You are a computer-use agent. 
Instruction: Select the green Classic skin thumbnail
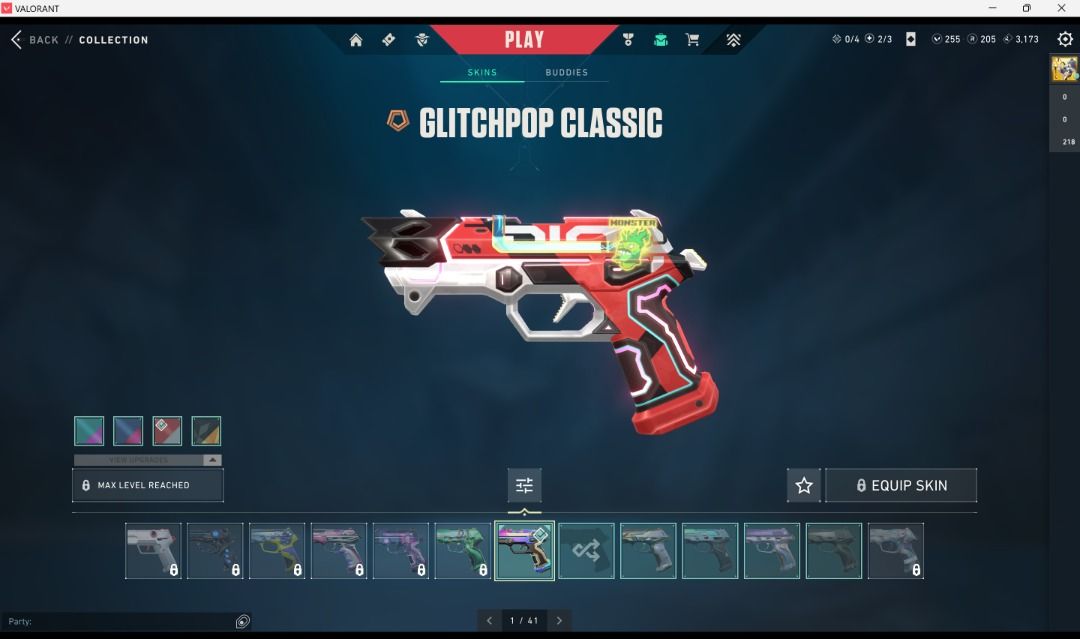tap(462, 551)
